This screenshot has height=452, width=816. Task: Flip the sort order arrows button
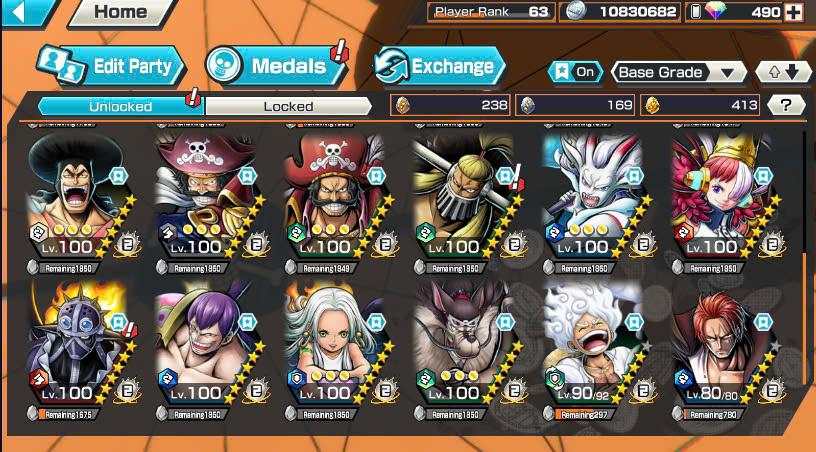783,72
